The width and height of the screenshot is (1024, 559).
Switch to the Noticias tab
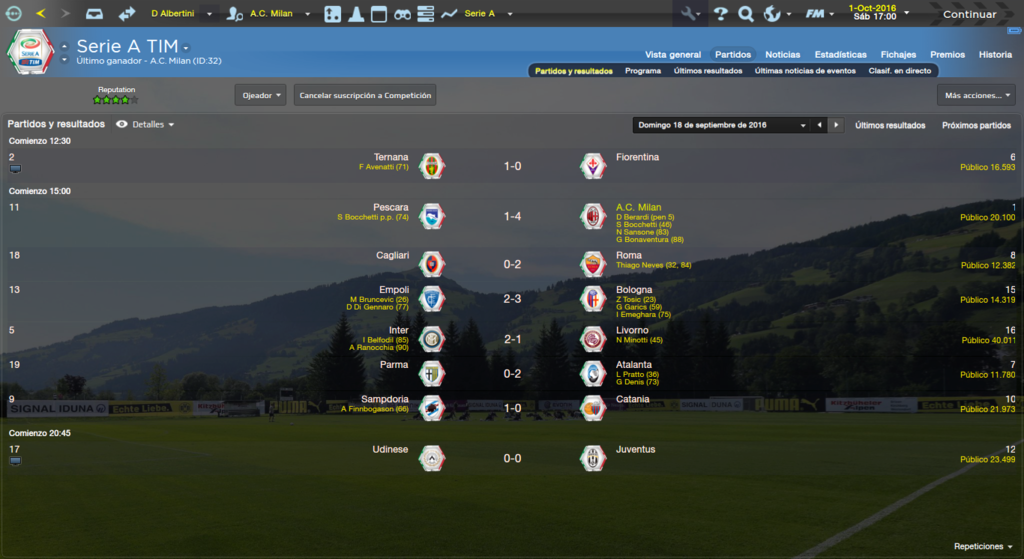click(x=782, y=55)
